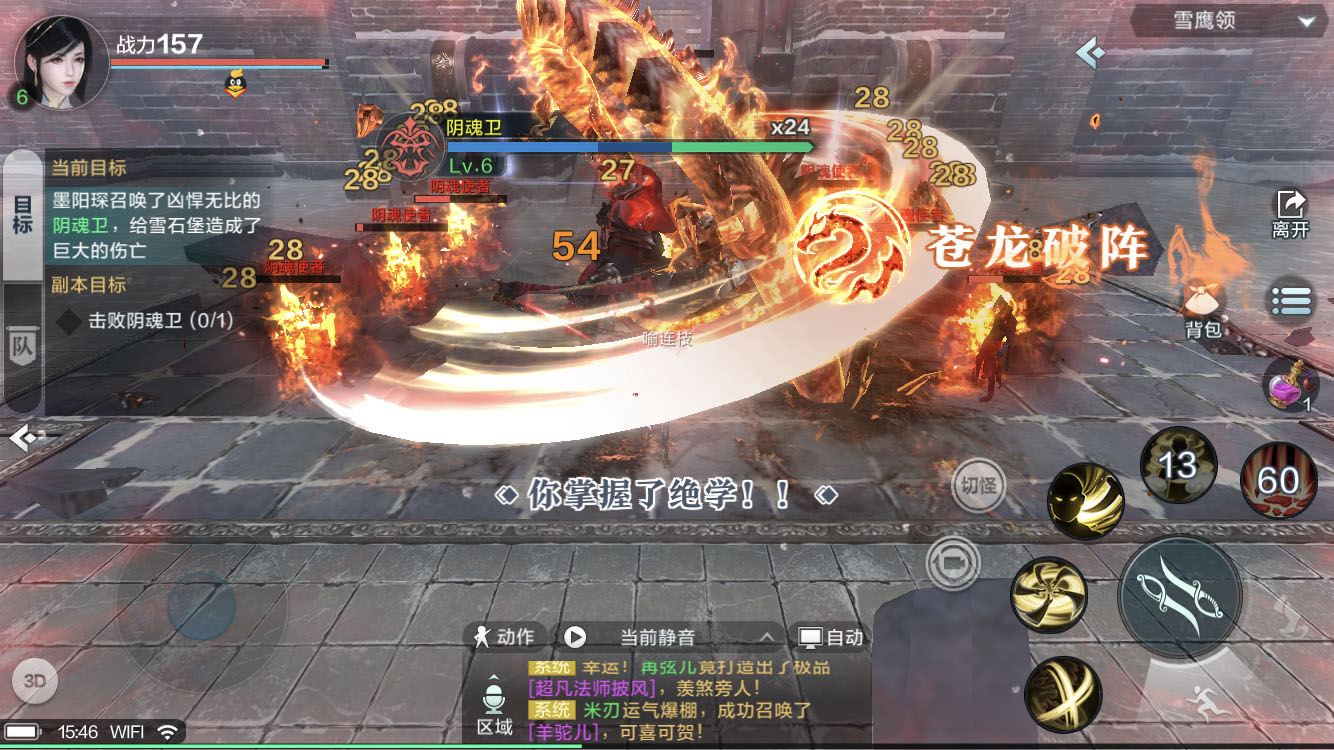Tap the 区域 microphone chat button
1334x750 pixels.
coord(494,706)
